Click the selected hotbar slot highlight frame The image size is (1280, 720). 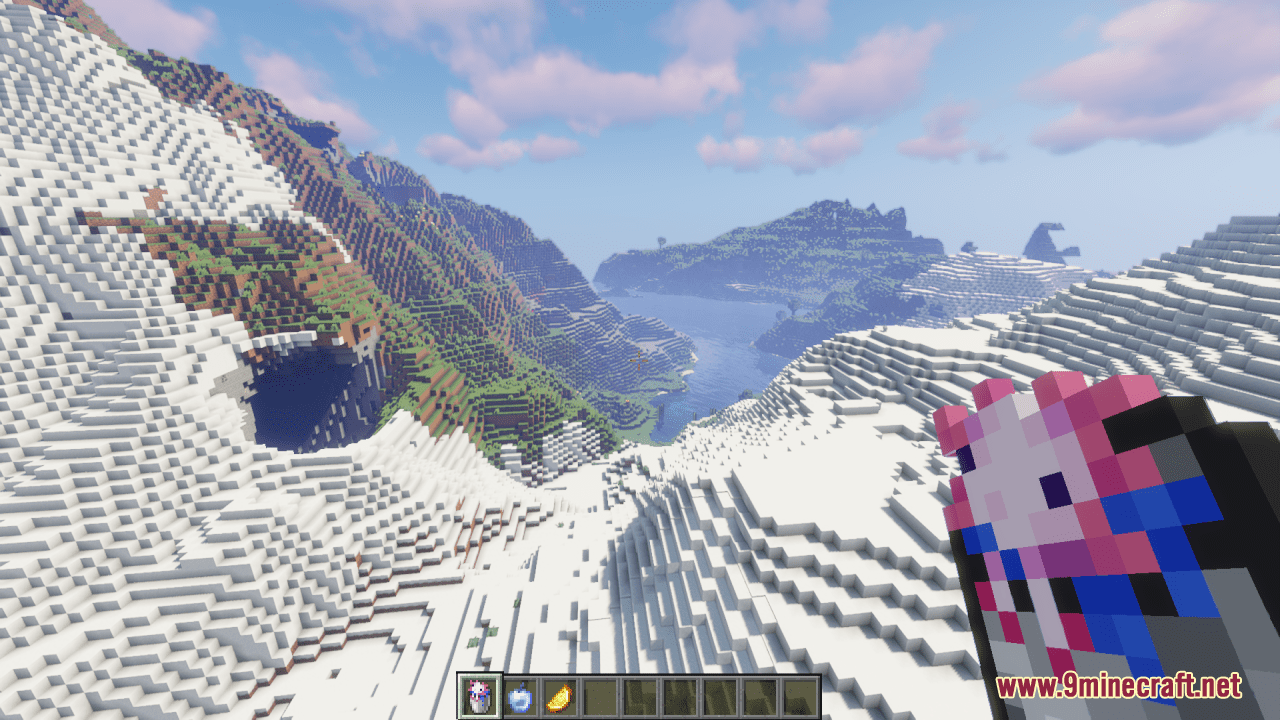click(x=478, y=697)
